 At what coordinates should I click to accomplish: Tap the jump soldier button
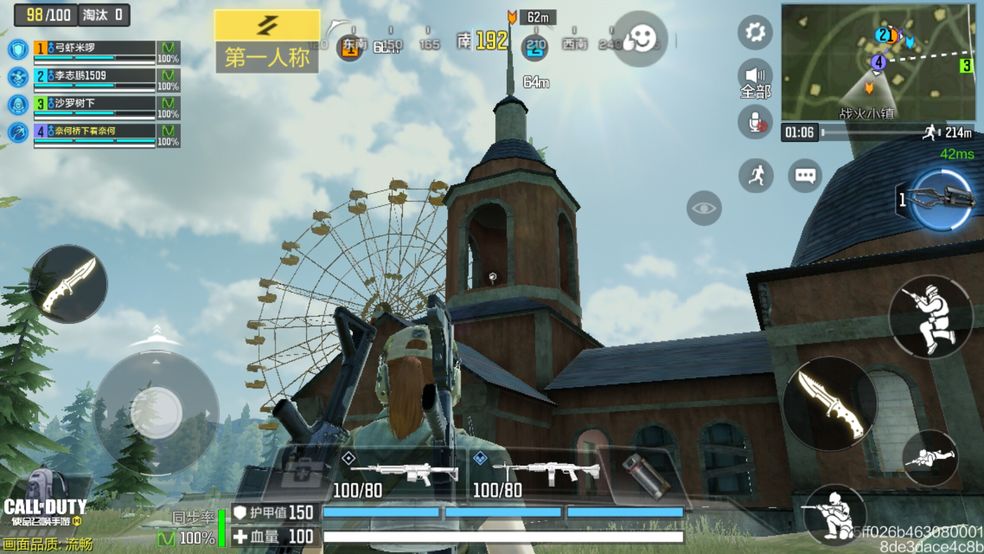click(x=930, y=316)
